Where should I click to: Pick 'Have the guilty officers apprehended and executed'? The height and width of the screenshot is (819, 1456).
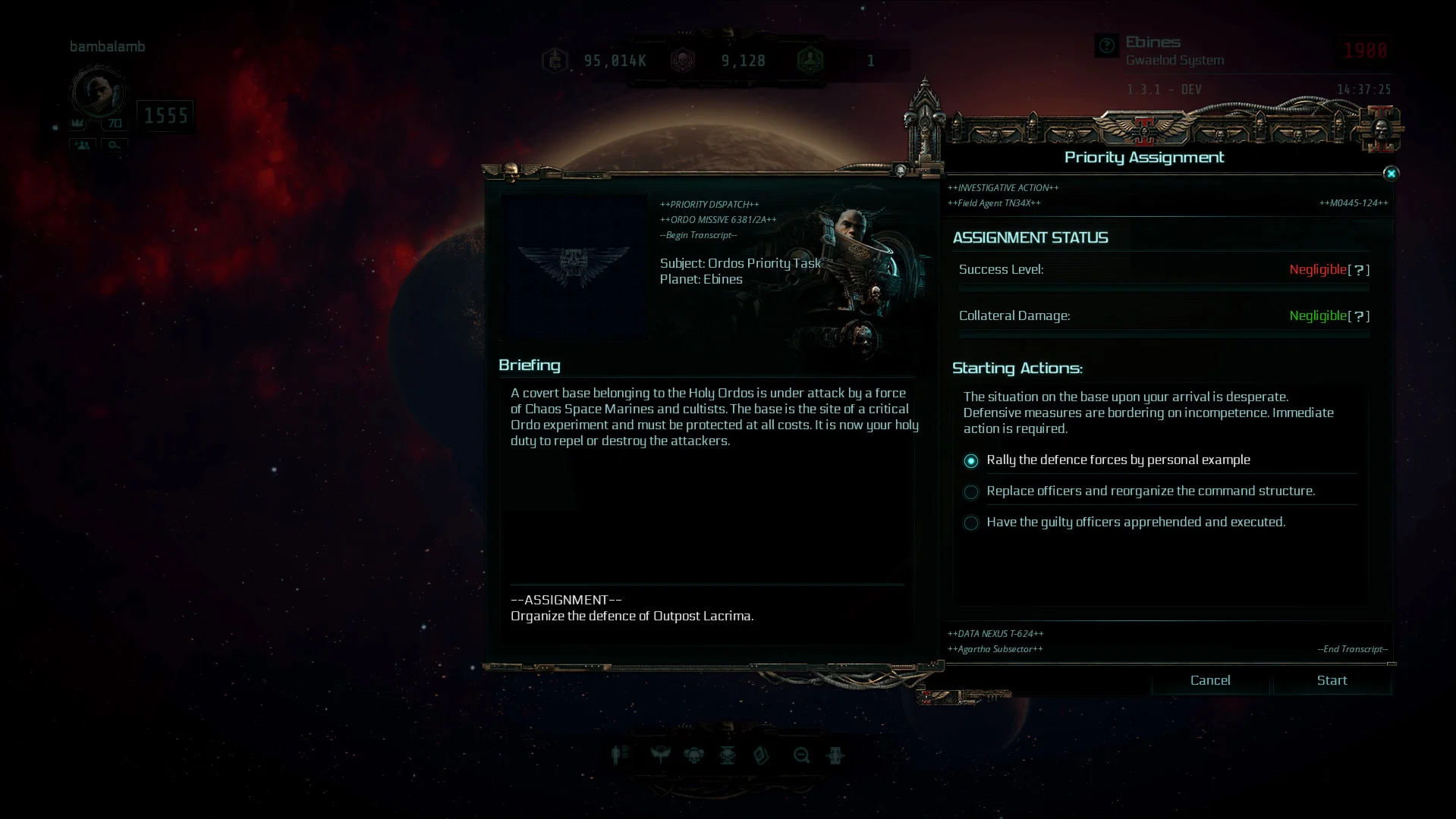point(971,523)
